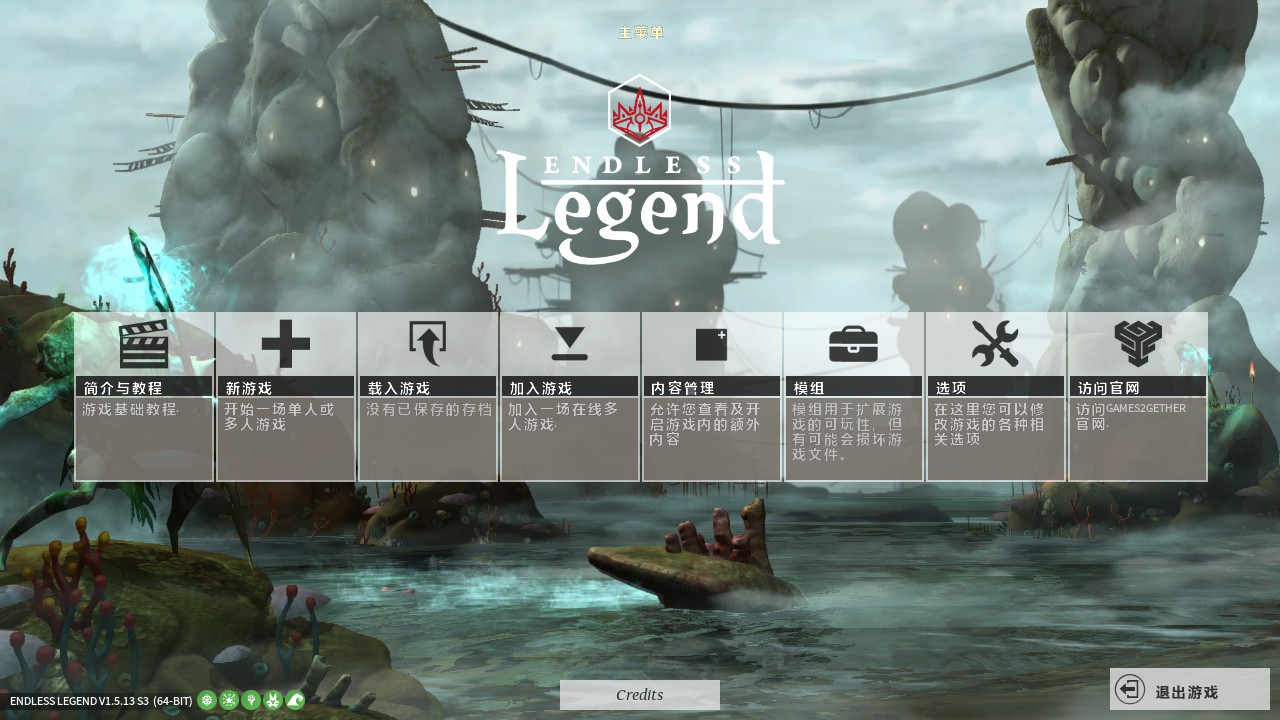Image resolution: width=1280 pixels, height=720 pixels.
Task: Click the plus icon to start 新游戏
Action: (x=286, y=343)
